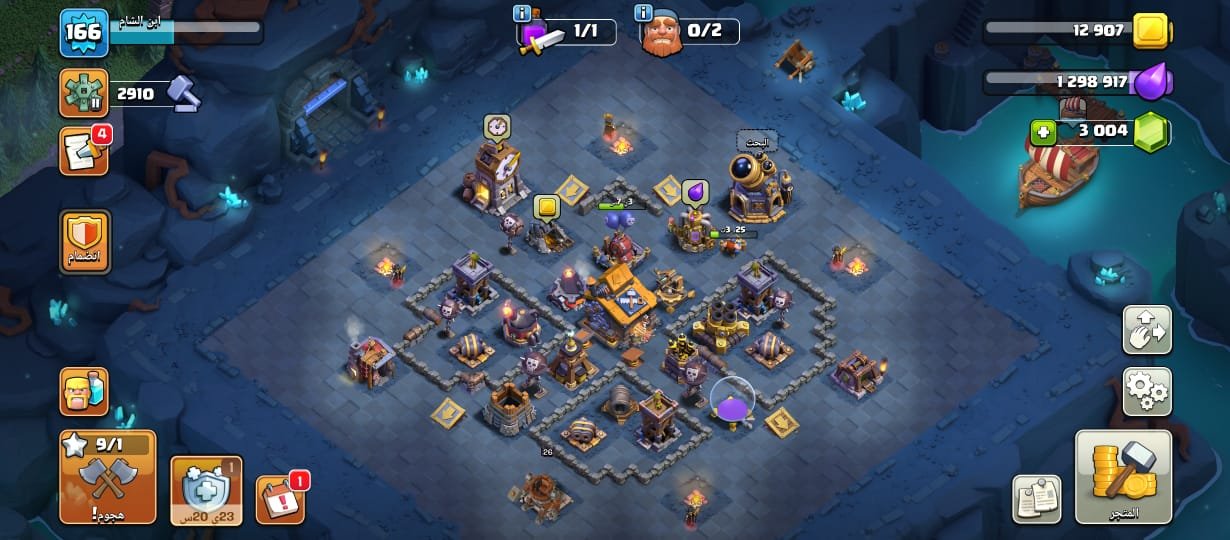This screenshot has height=540, width=1230.
Task: Open the events calendar with red badge
Action: point(281,497)
